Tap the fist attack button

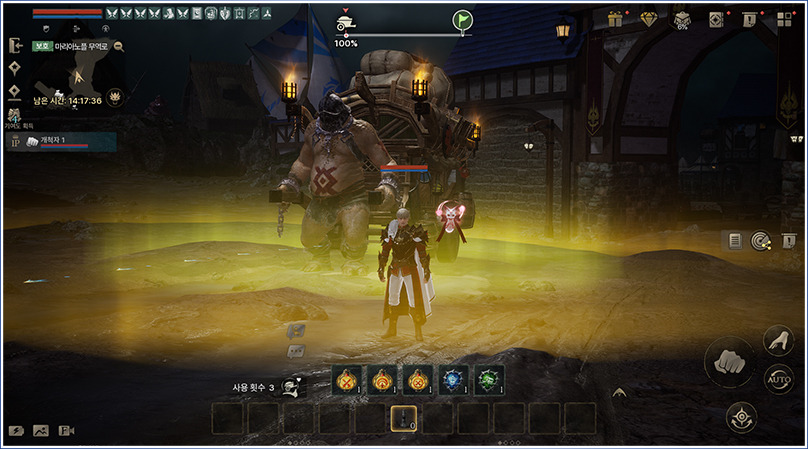pos(728,362)
